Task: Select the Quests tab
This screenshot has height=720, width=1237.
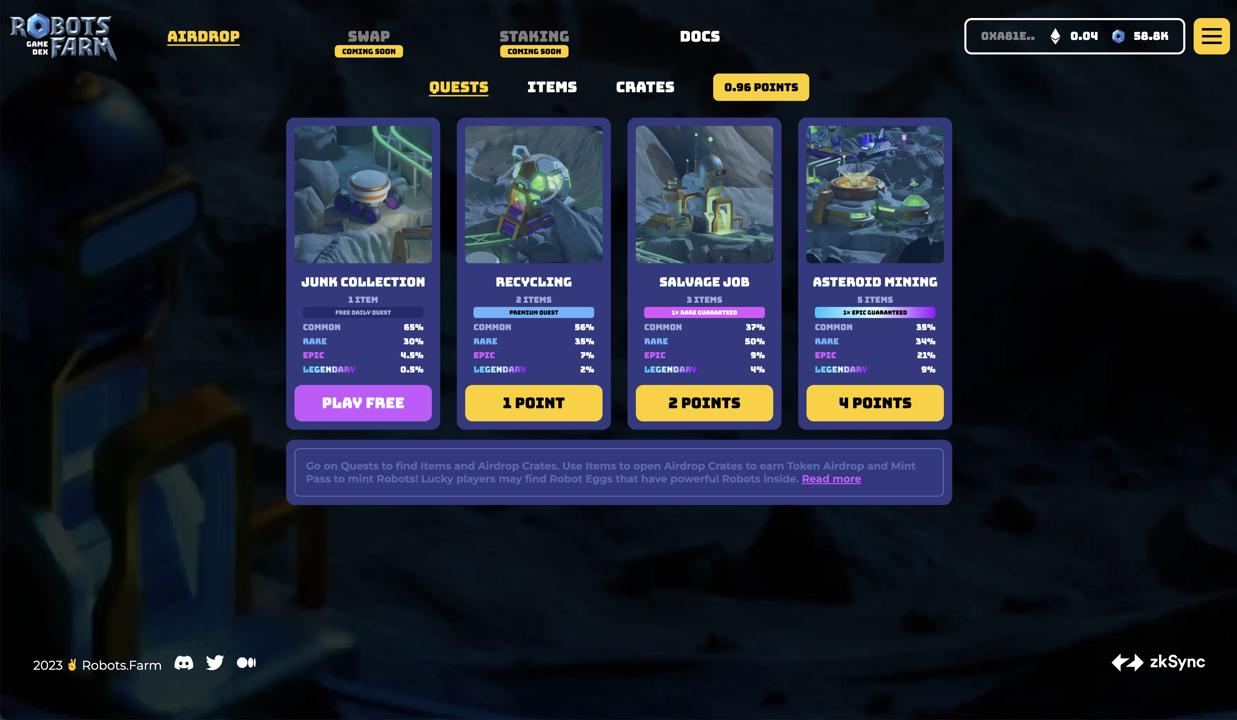Action: [459, 87]
